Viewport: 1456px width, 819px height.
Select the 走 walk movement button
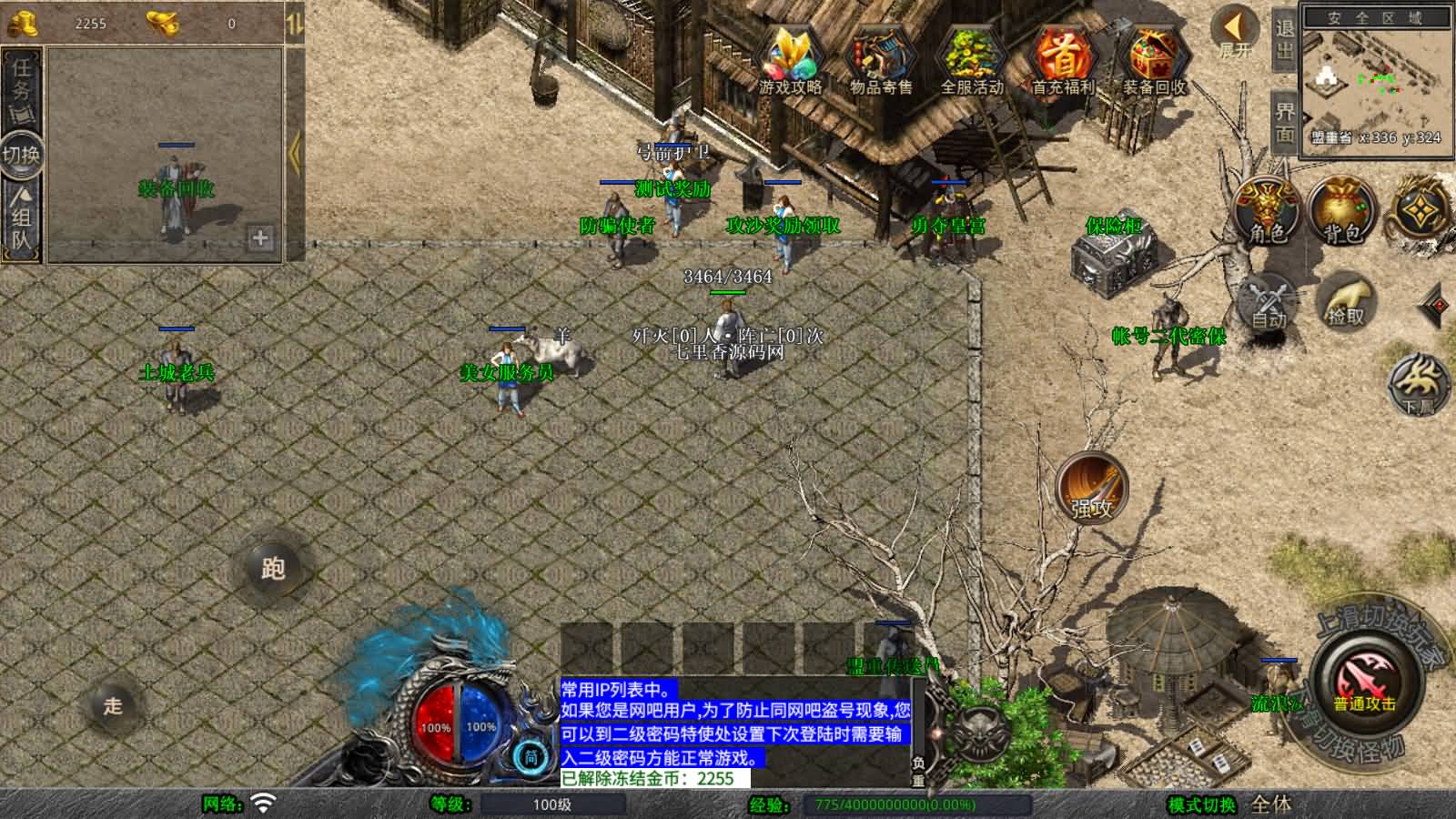coord(113,705)
